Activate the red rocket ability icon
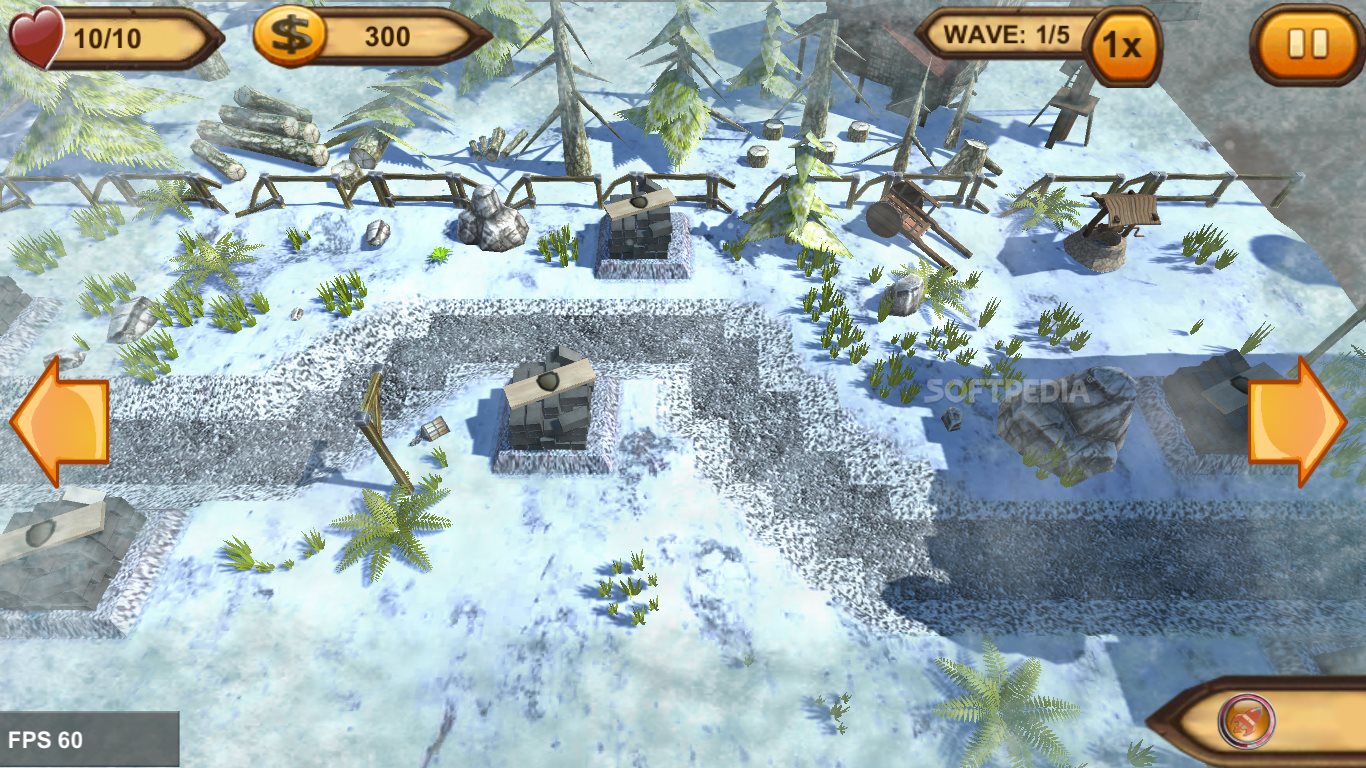Viewport: 1366px width, 768px height. 1246,720
